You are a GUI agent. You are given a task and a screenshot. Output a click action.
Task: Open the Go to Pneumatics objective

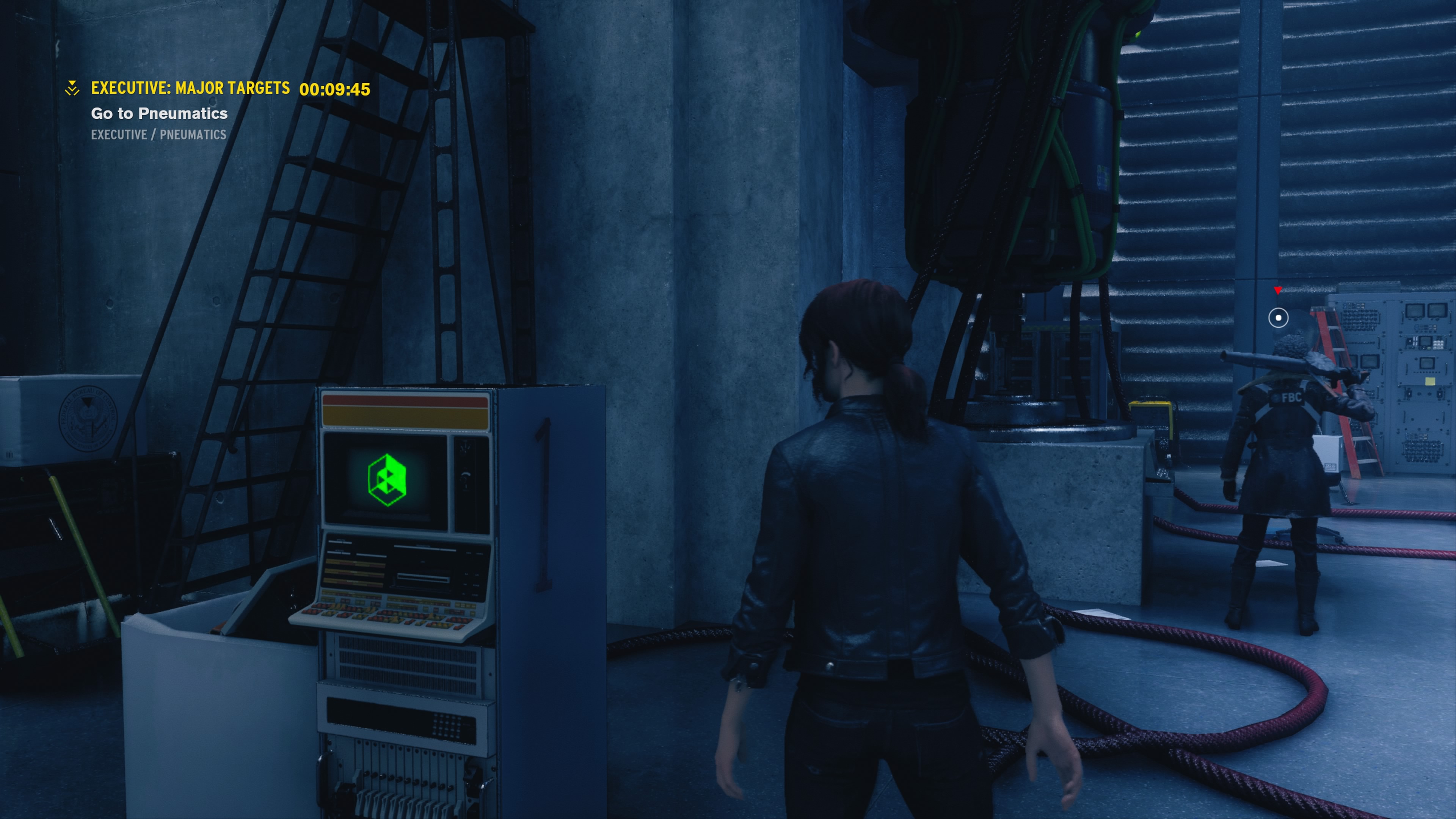(159, 113)
